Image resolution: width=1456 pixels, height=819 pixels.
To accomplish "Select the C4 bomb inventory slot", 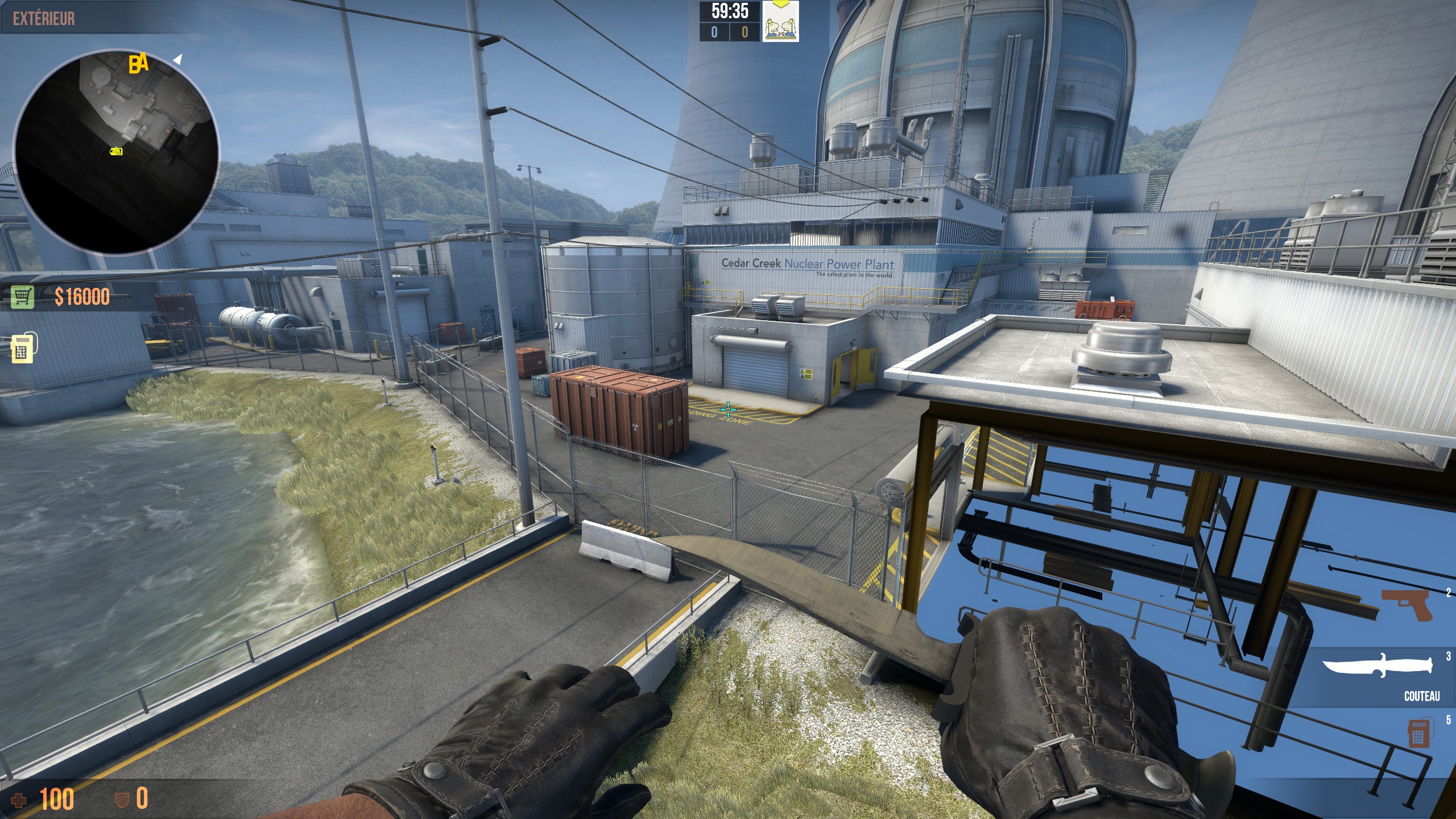I will pos(1418,733).
